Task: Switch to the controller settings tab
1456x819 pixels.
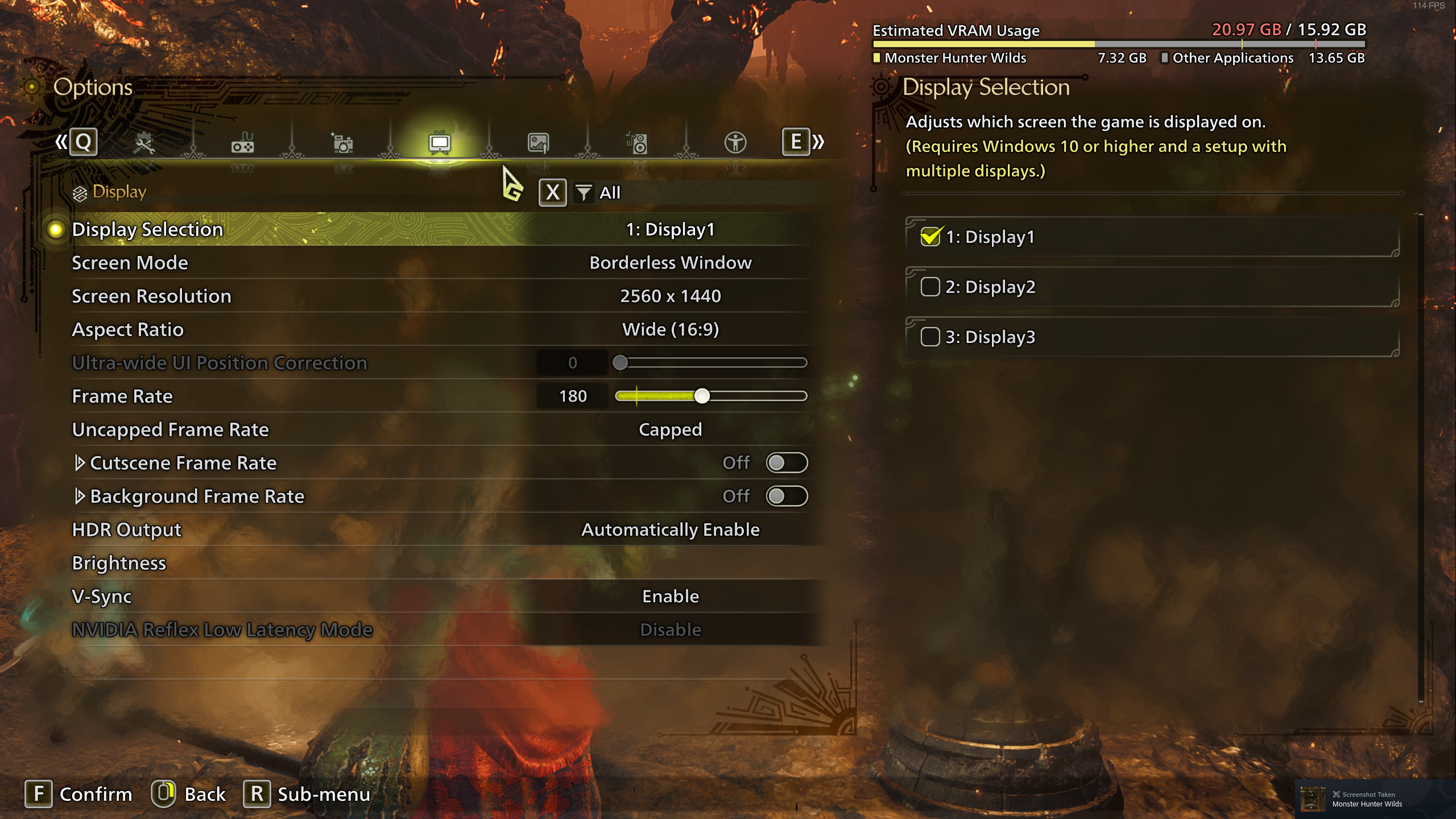Action: coord(243,143)
